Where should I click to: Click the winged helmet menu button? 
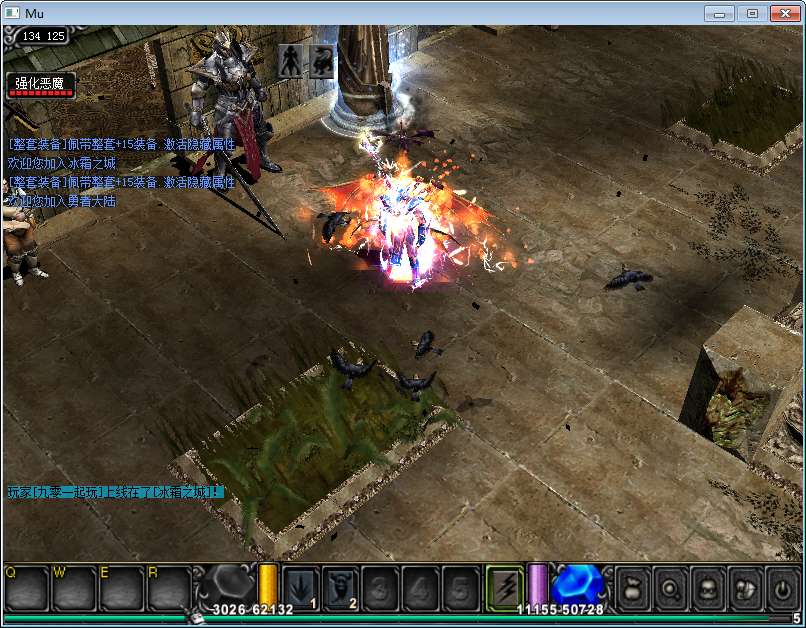[744, 588]
